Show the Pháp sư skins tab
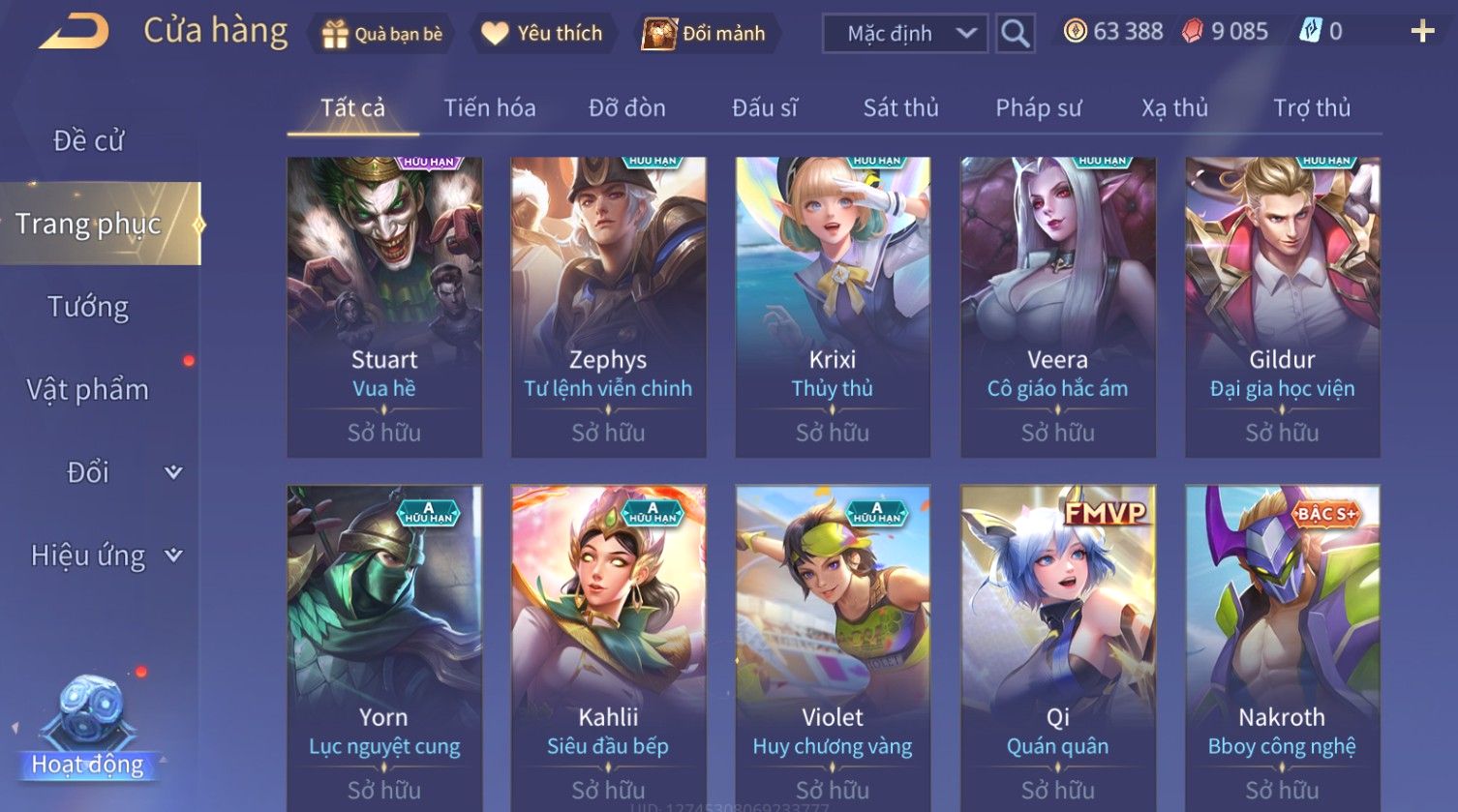Screen dimensions: 1458x812 click(1038, 107)
